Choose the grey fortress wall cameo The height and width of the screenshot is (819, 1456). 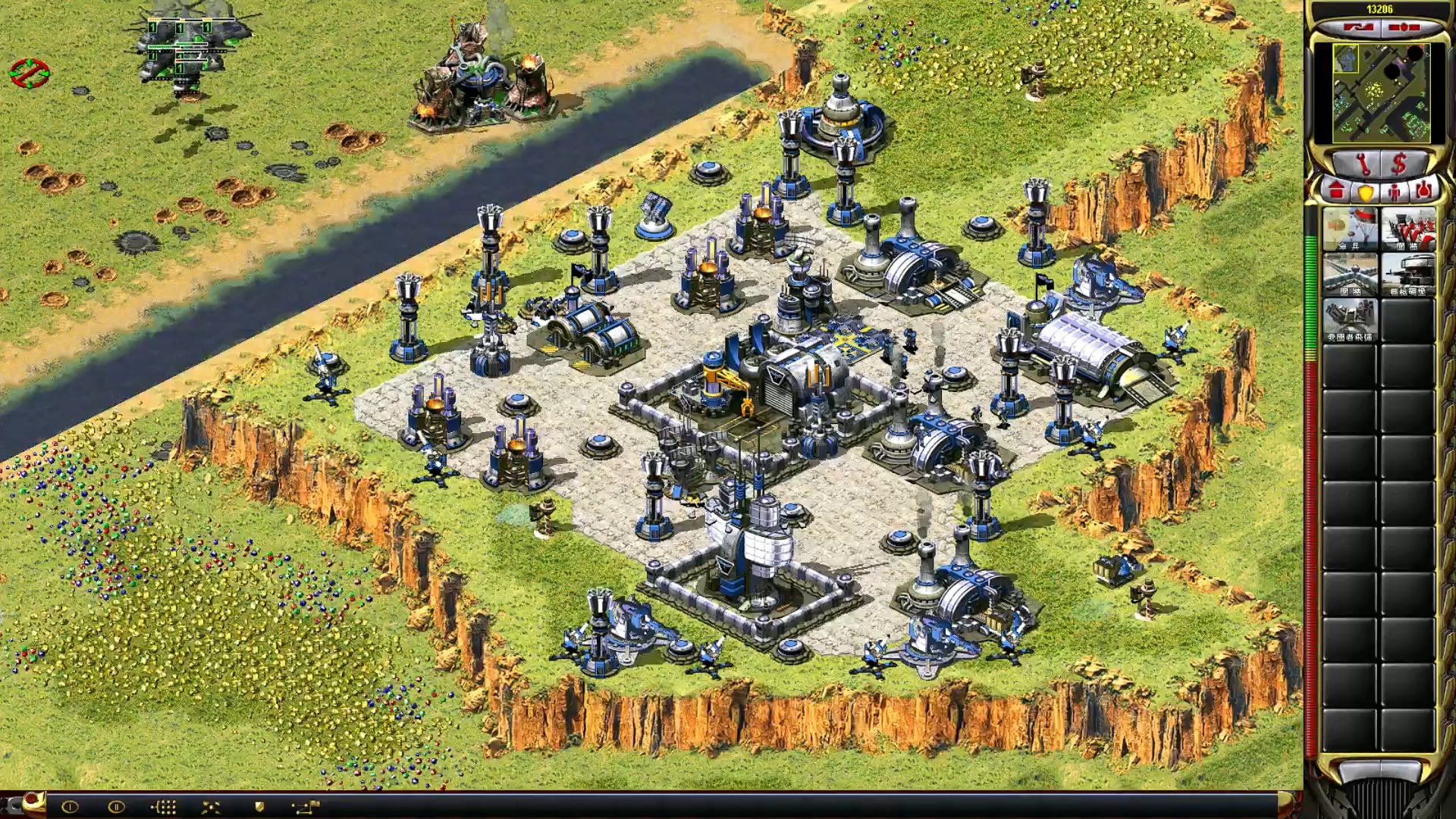(x=1350, y=275)
